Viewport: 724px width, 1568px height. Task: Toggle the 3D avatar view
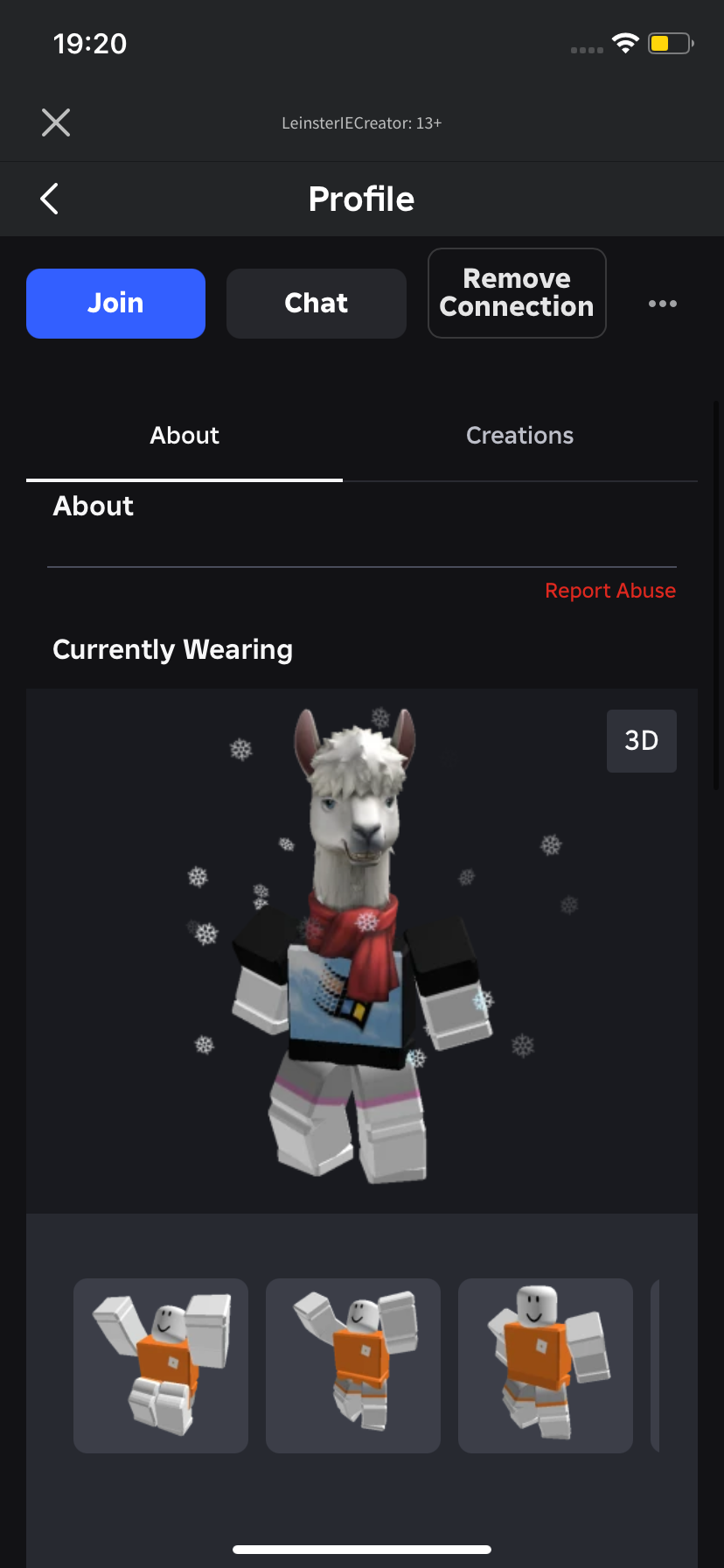tap(641, 740)
